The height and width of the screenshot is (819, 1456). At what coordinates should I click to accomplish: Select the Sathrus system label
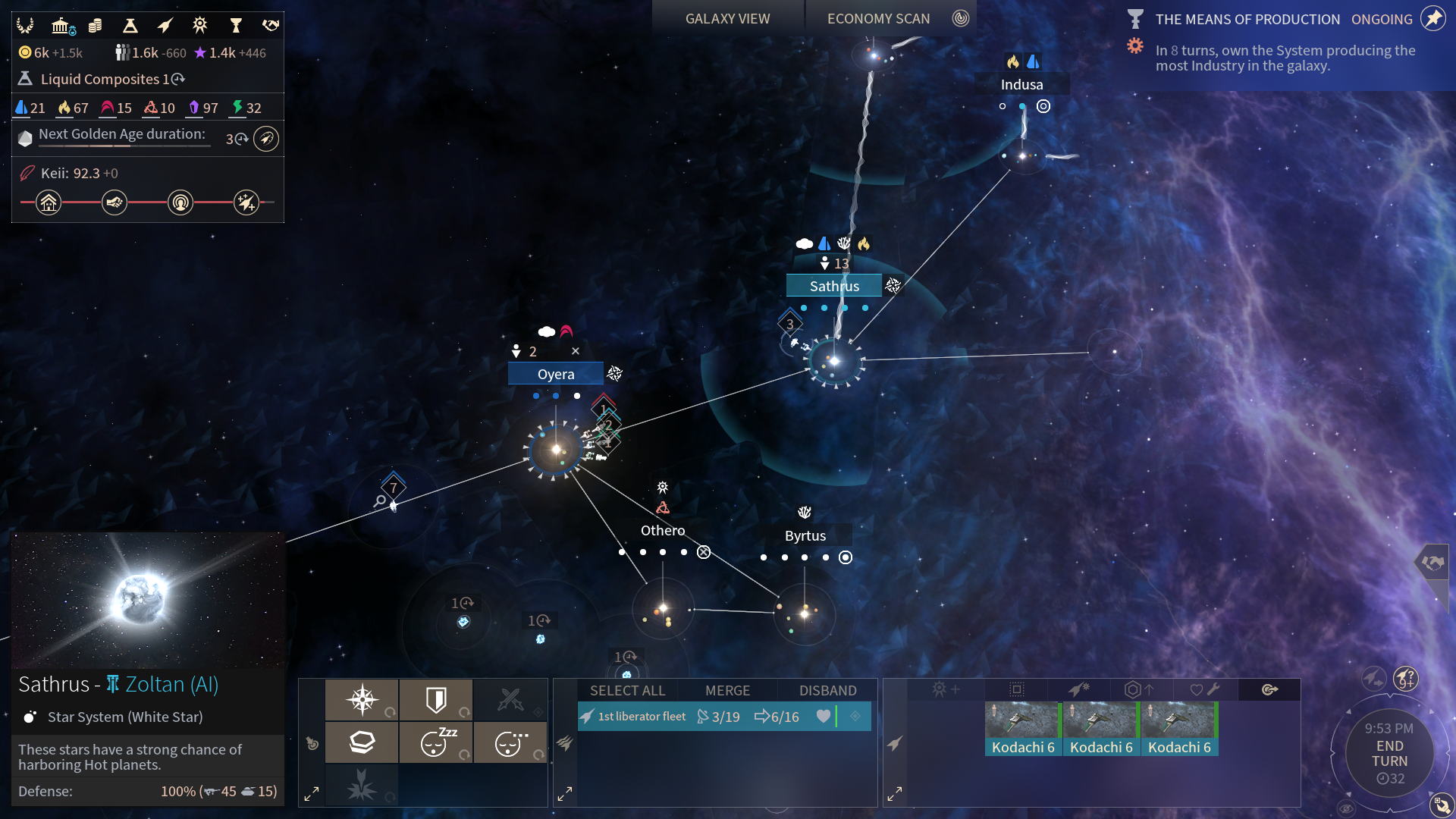click(x=834, y=286)
